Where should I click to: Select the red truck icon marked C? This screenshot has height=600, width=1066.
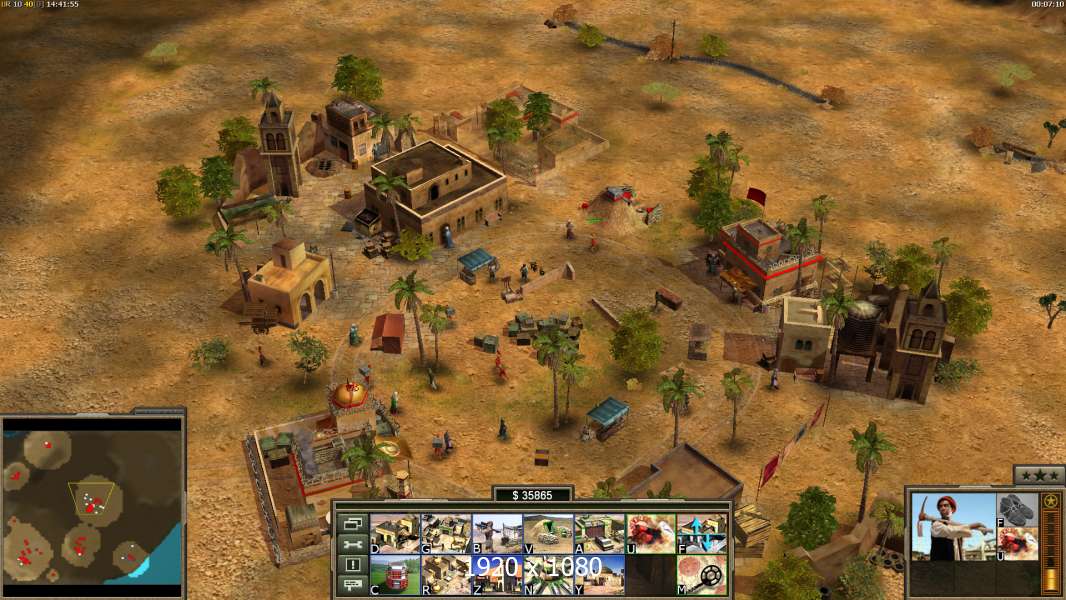tap(394, 574)
